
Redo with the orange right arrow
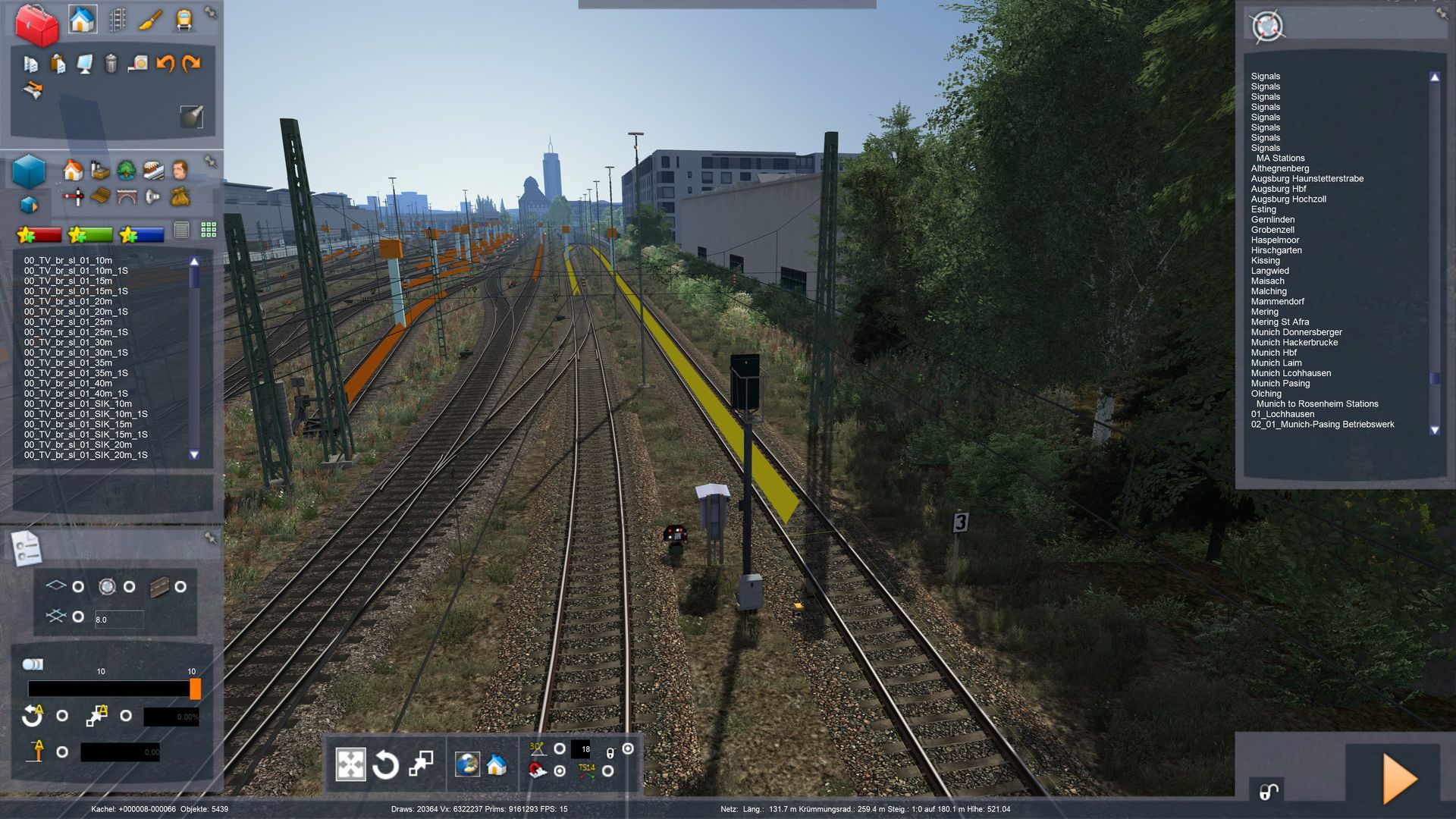[x=191, y=64]
